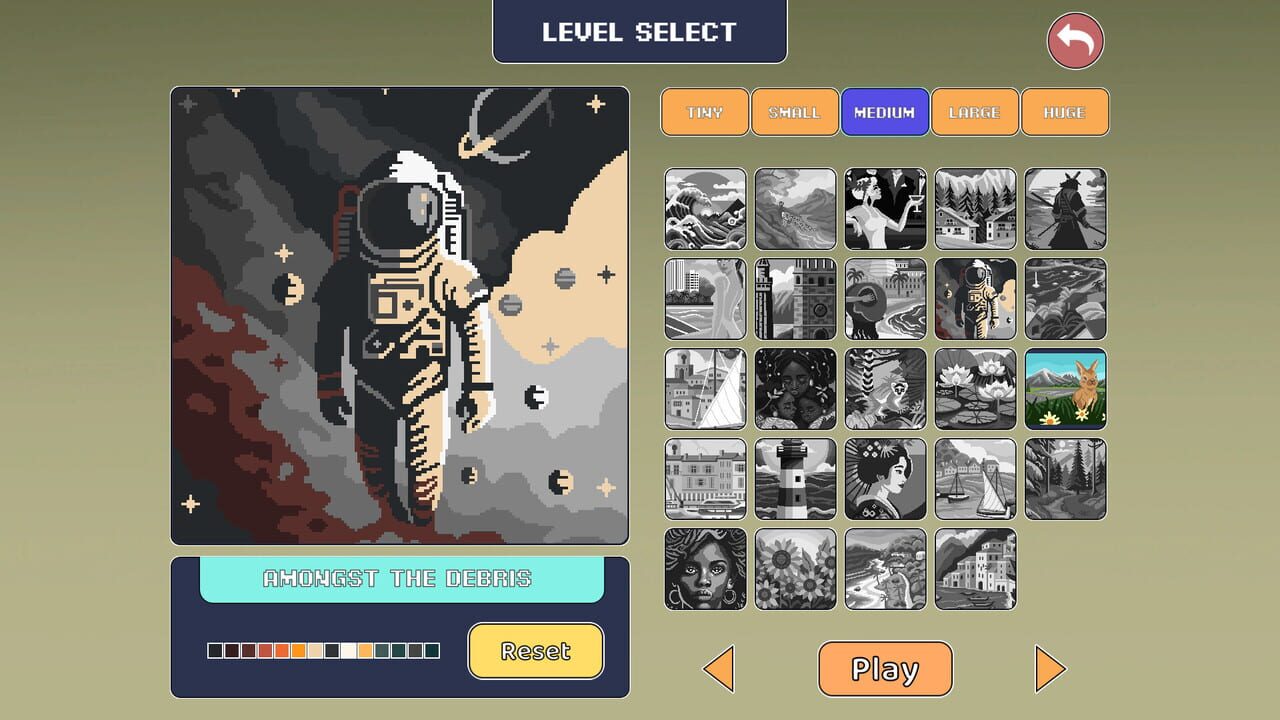This screenshot has height=720, width=1280.
Task: Switch to the HUGE size tab
Action: tap(1065, 112)
